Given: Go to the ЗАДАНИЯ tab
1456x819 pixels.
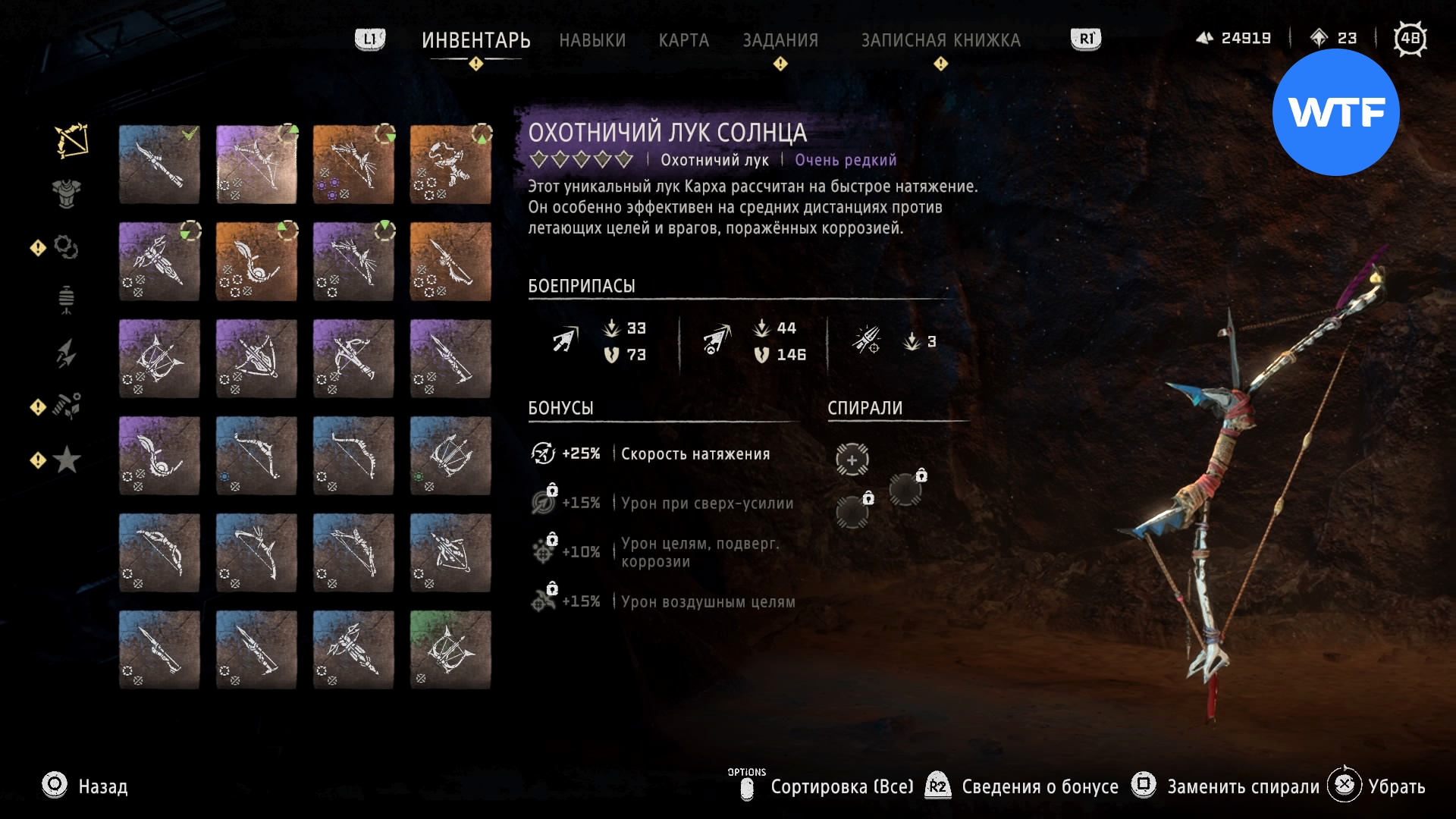Looking at the screenshot, I should coord(780,40).
